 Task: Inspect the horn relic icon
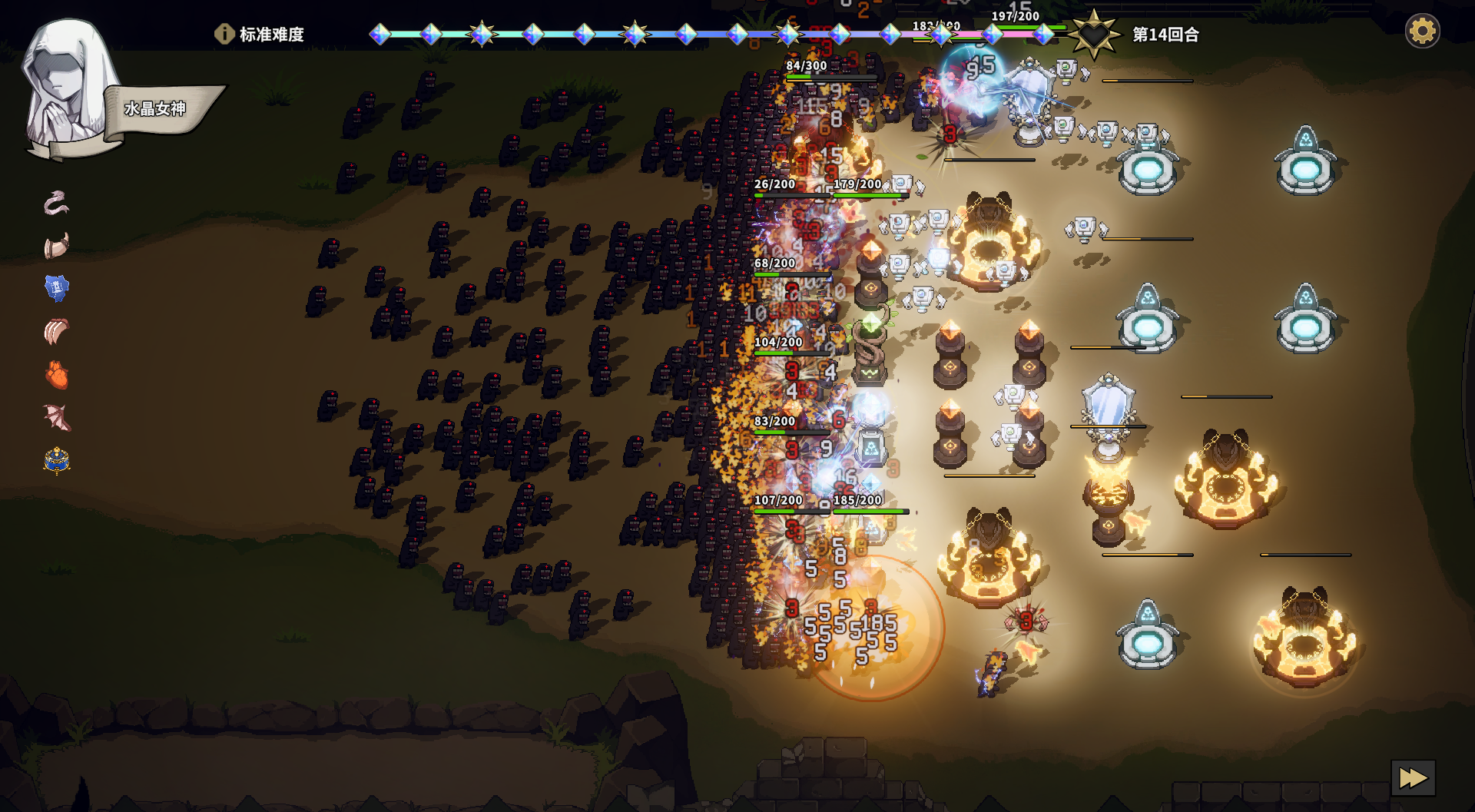(x=57, y=247)
